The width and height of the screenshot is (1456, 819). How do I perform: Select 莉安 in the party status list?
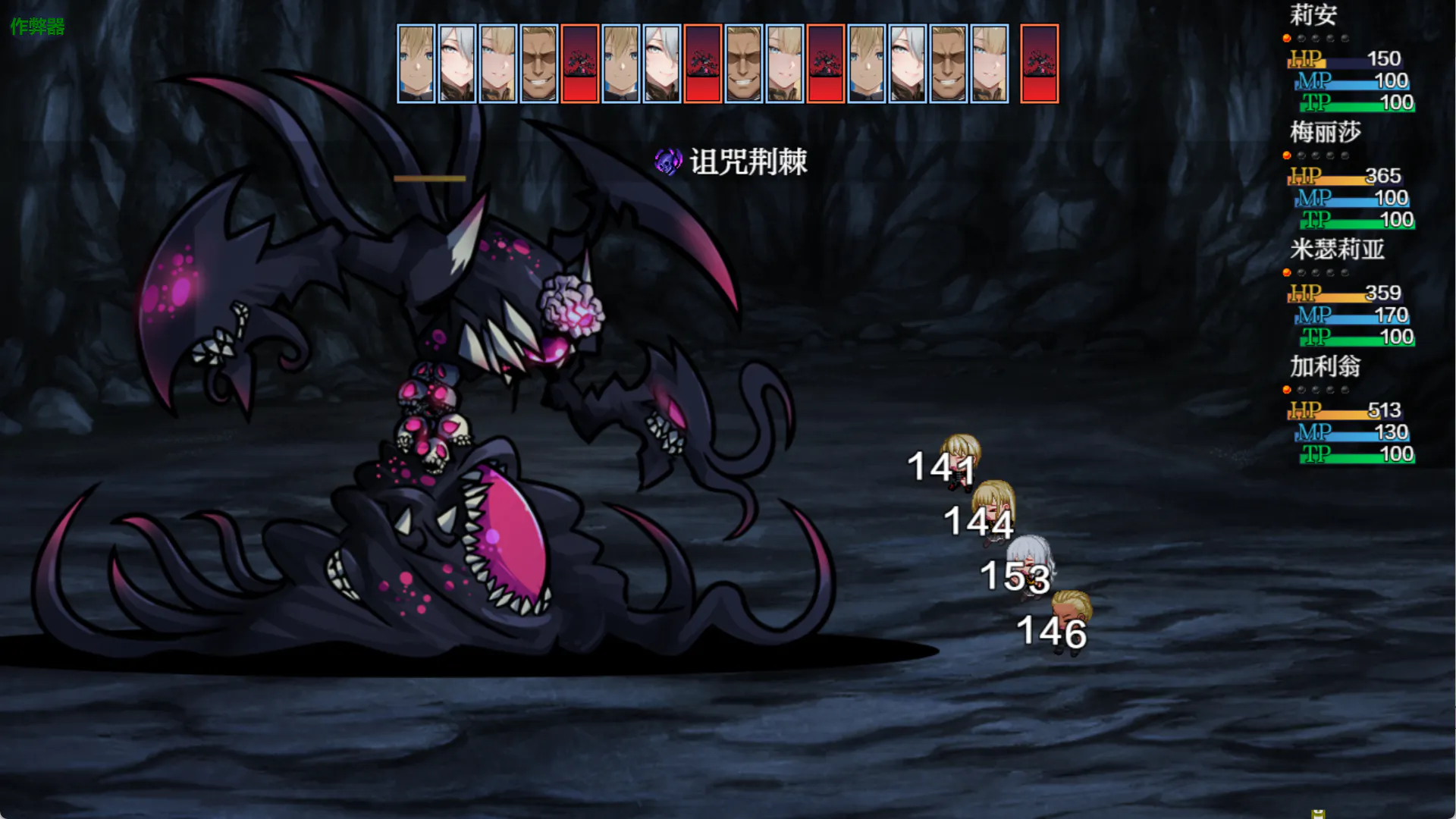click(1313, 15)
